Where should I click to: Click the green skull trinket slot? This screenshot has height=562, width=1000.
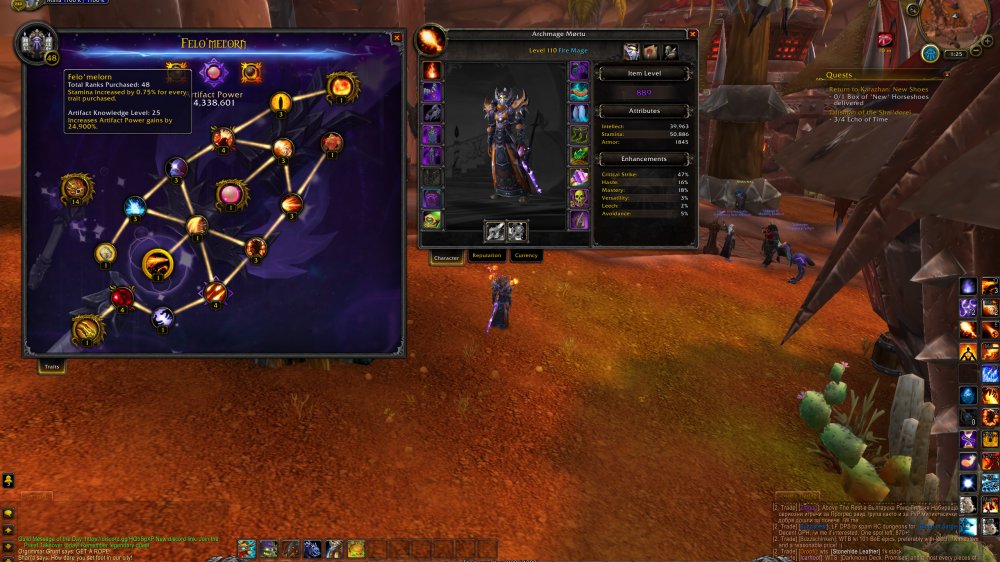tap(579, 197)
